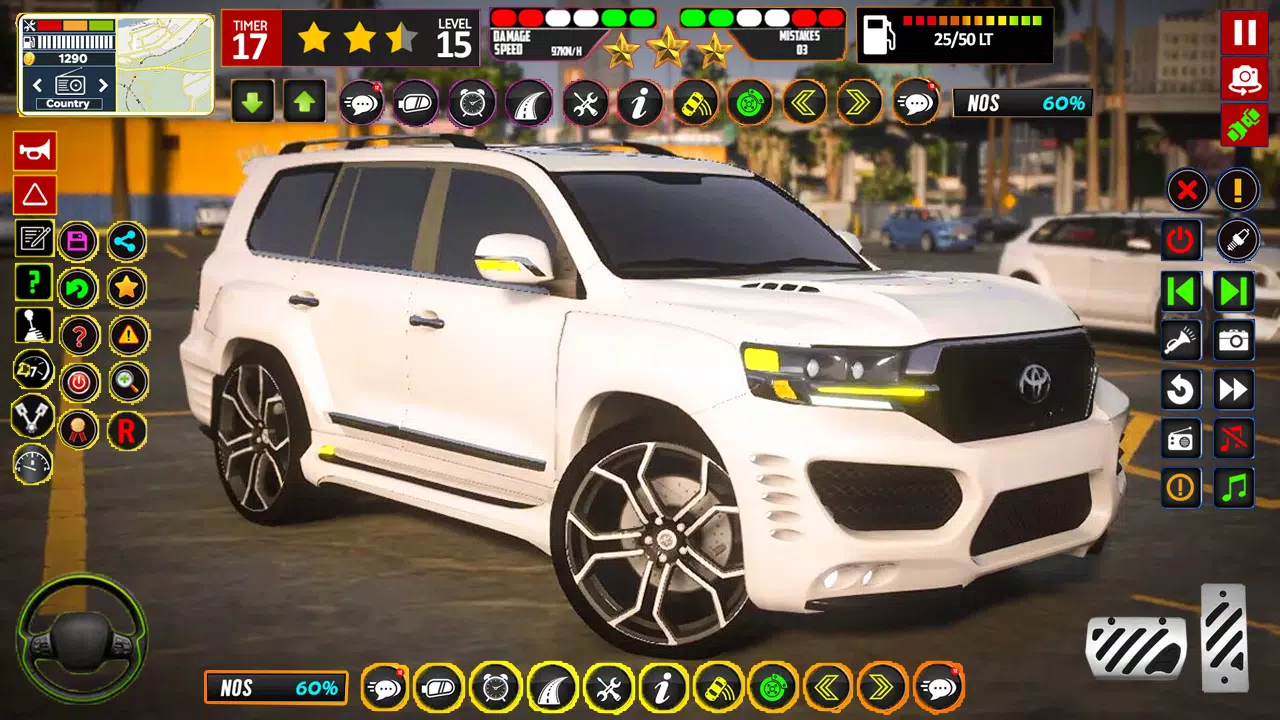Open the chat bubble with notification badge

coord(361,103)
